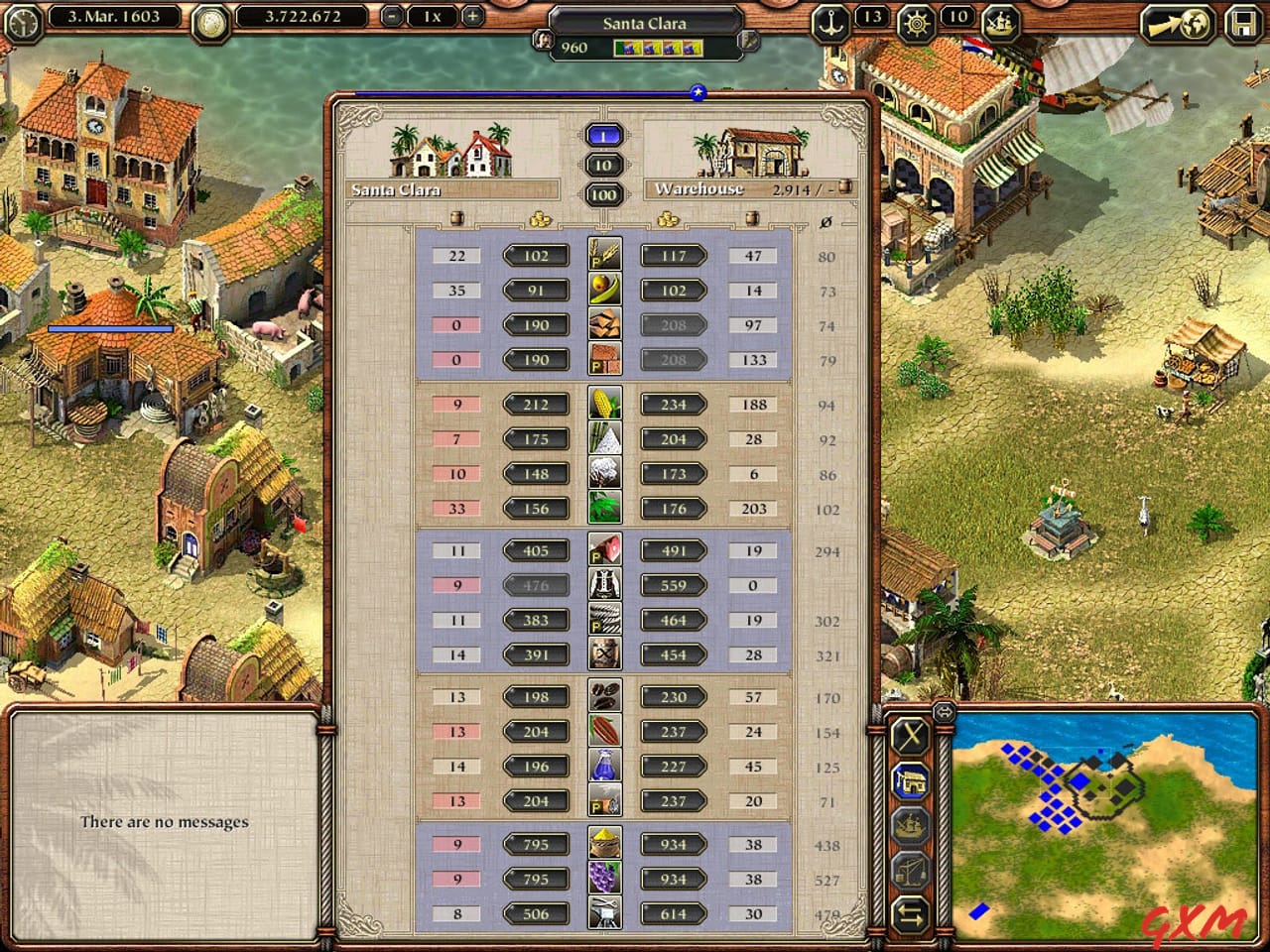Click the grapes goods icon
Image resolution: width=1270 pixels, height=952 pixels.
point(605,879)
